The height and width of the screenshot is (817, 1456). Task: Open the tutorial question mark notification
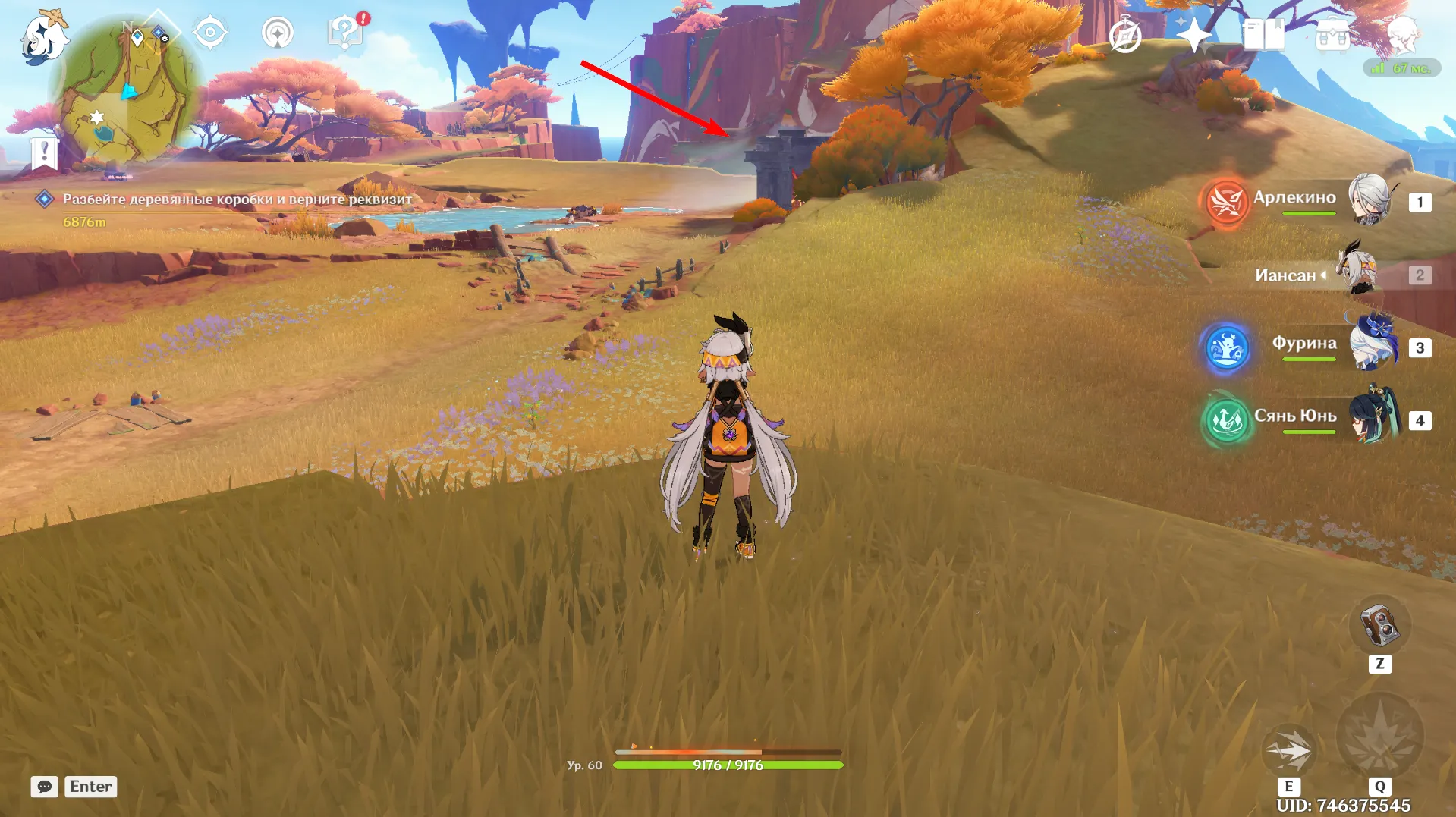[345, 33]
